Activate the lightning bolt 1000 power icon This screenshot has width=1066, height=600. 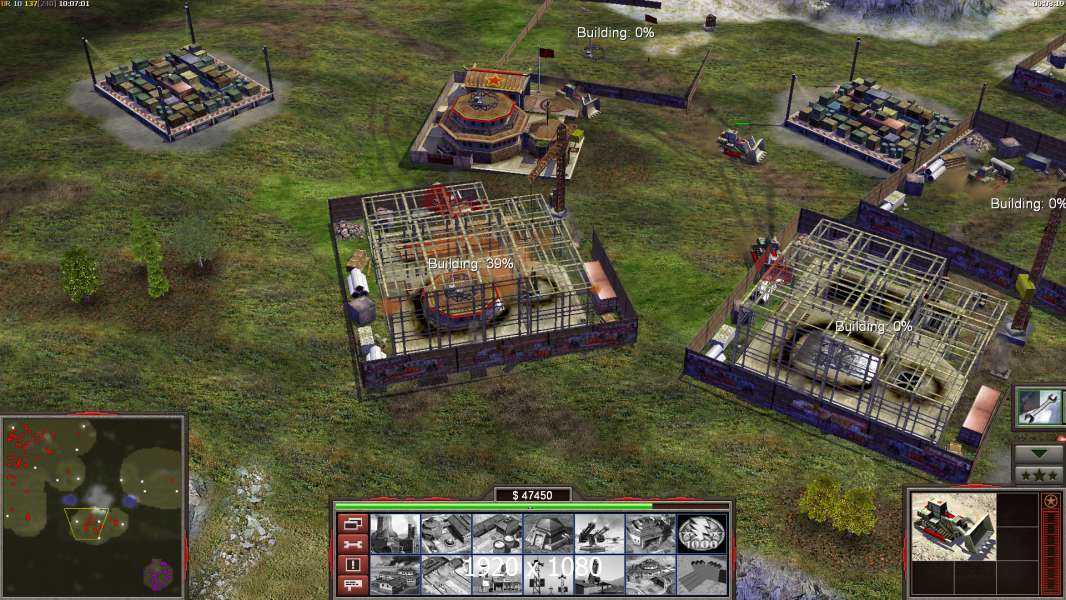tap(702, 534)
